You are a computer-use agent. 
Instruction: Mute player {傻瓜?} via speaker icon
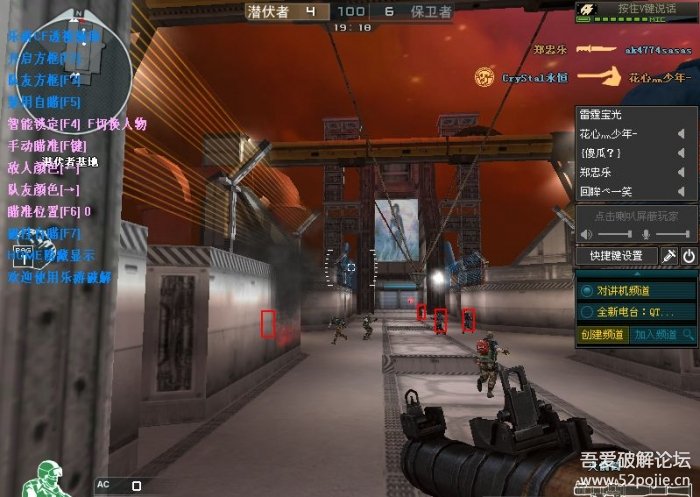680,153
